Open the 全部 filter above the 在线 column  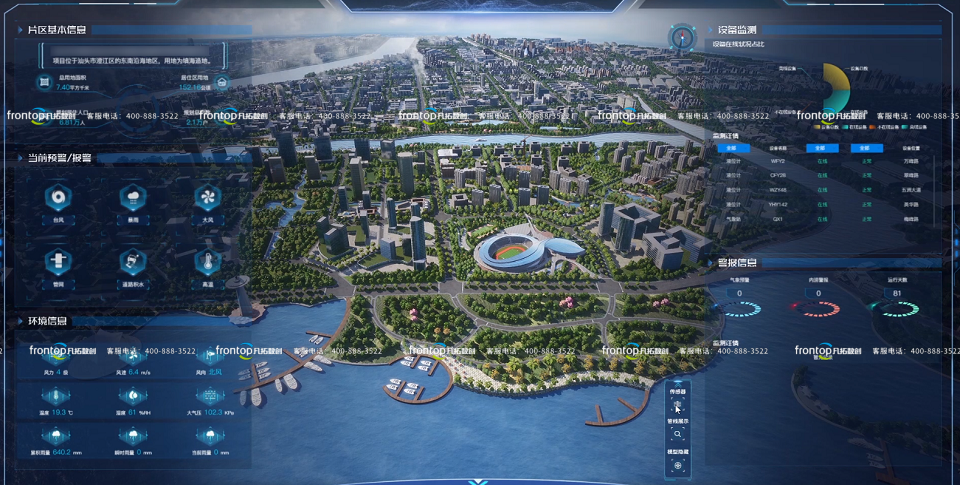[822, 148]
